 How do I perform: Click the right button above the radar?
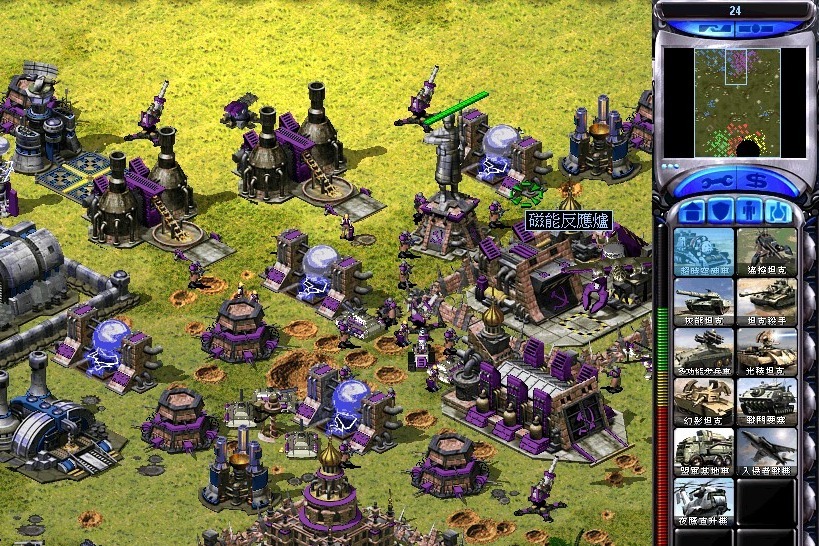click(x=765, y=30)
